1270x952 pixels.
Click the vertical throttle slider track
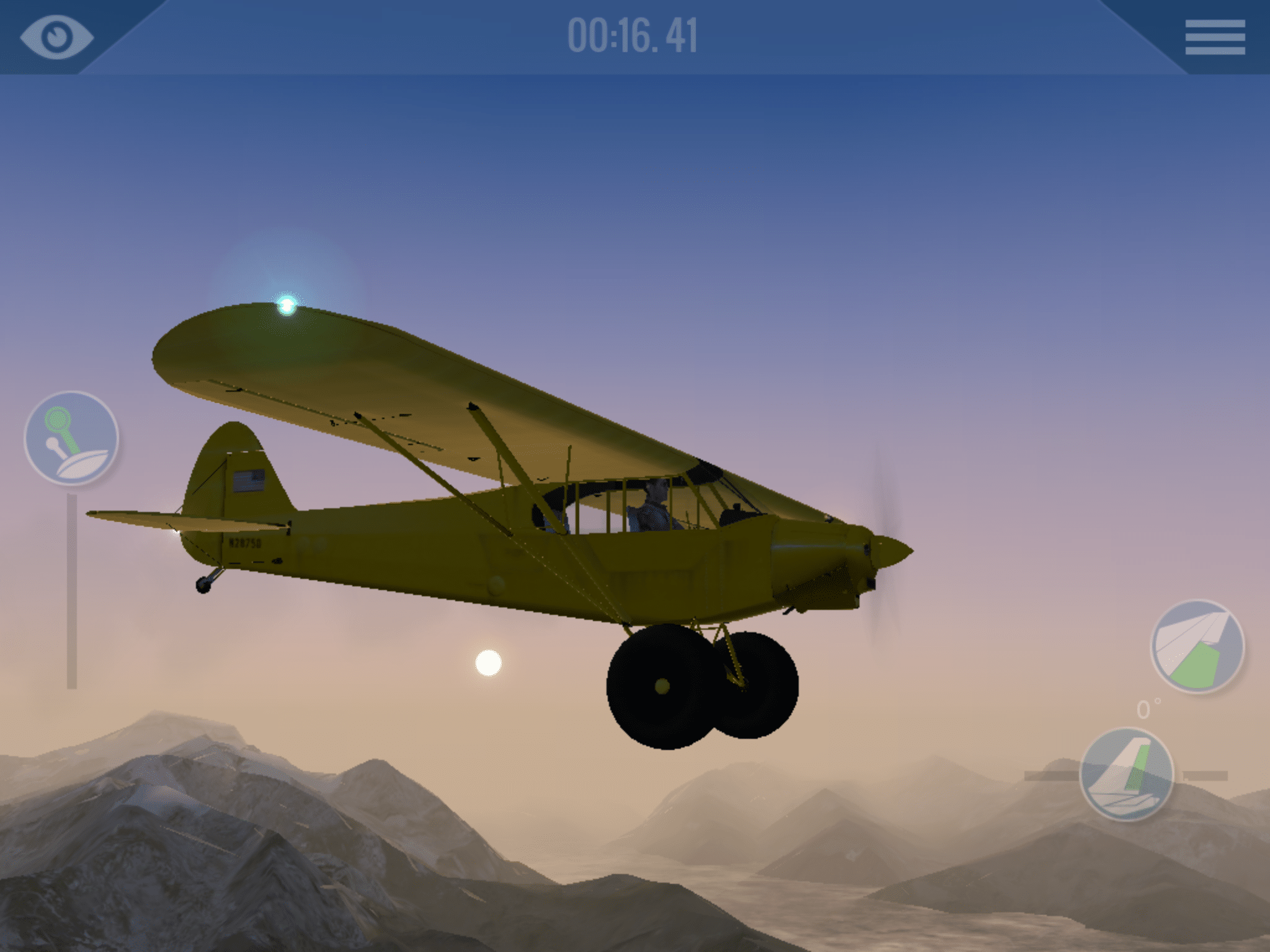point(72,591)
